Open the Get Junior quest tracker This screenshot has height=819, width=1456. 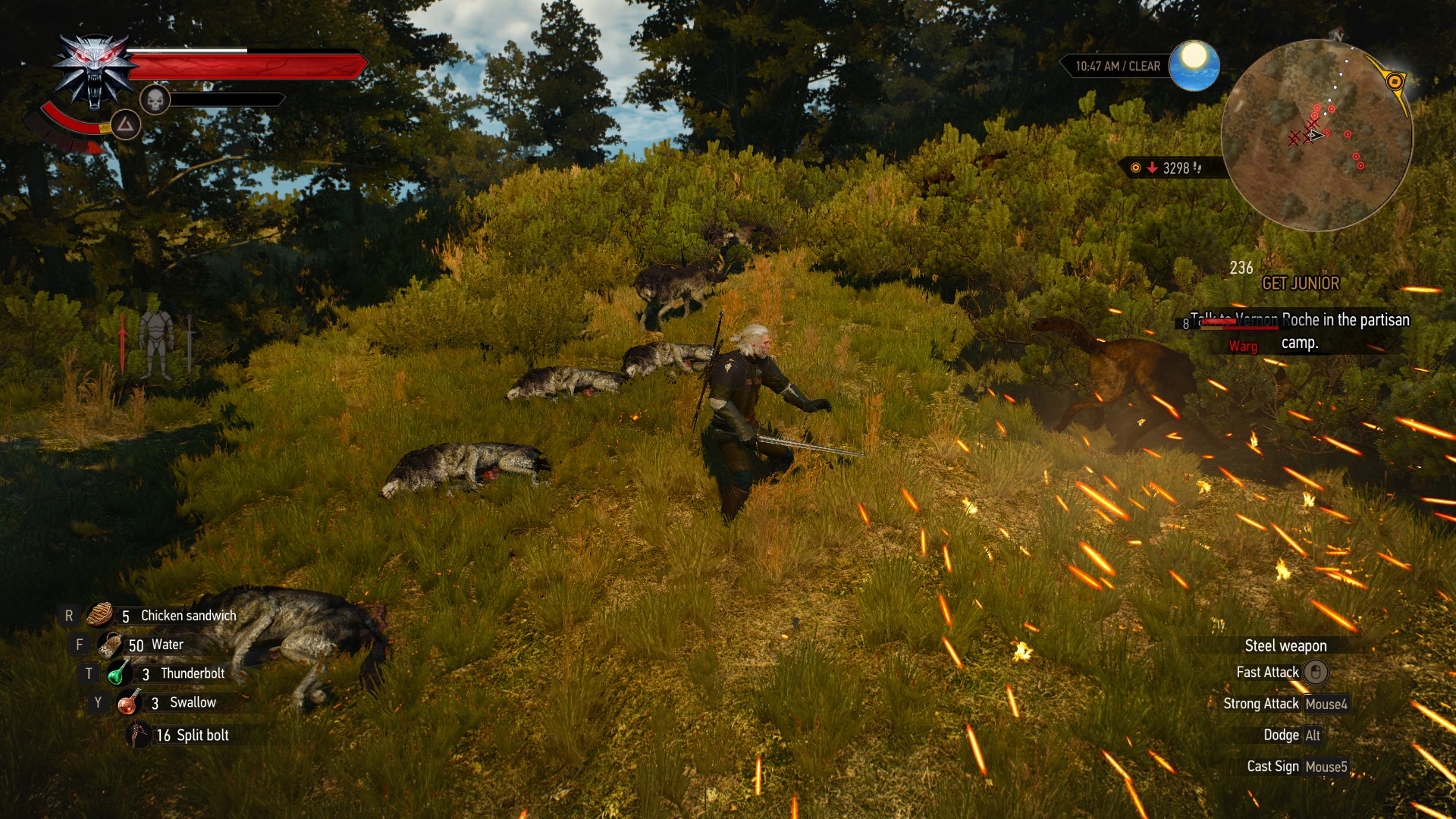point(1300,284)
